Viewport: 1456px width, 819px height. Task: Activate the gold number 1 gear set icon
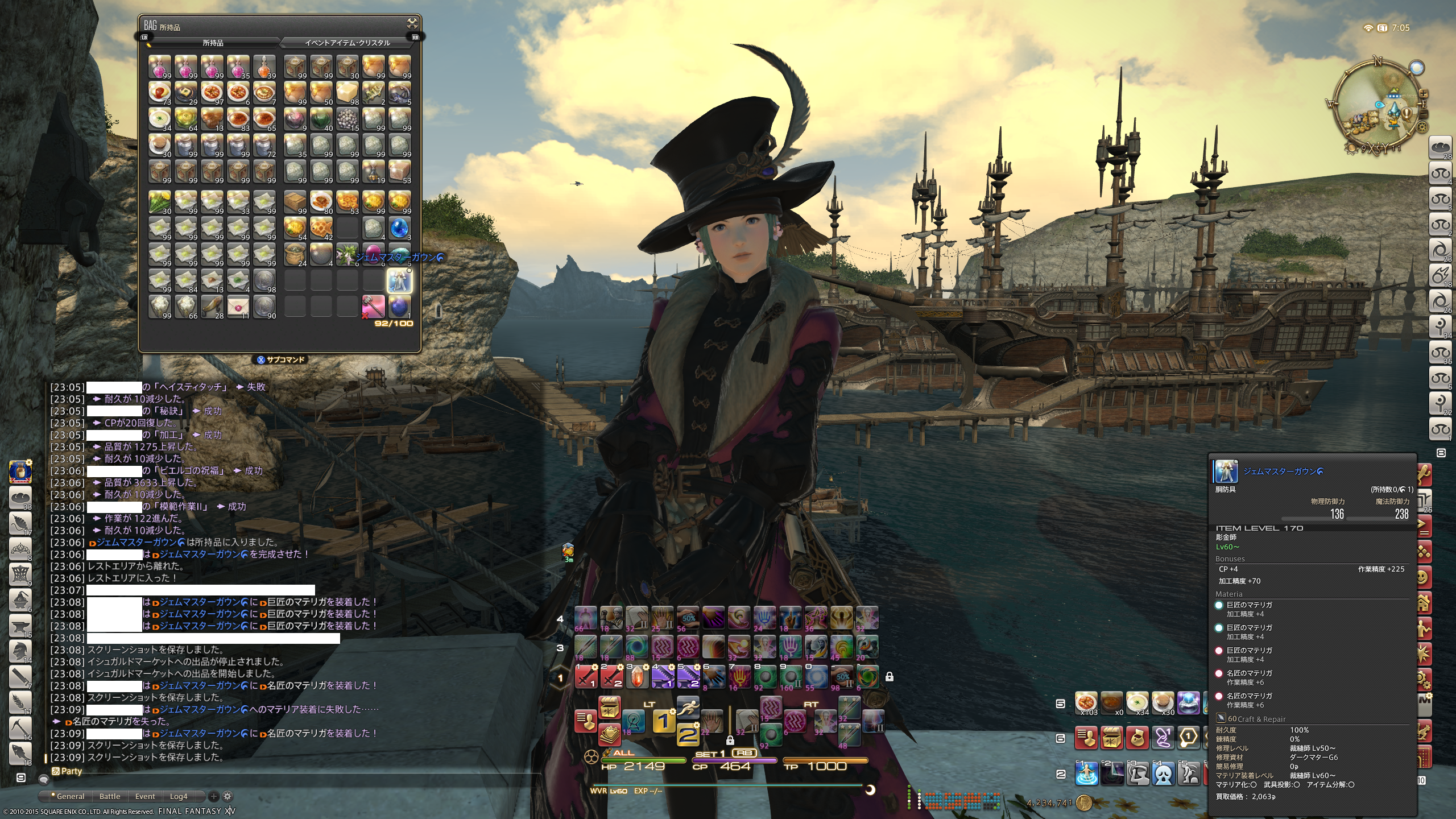coord(663,721)
